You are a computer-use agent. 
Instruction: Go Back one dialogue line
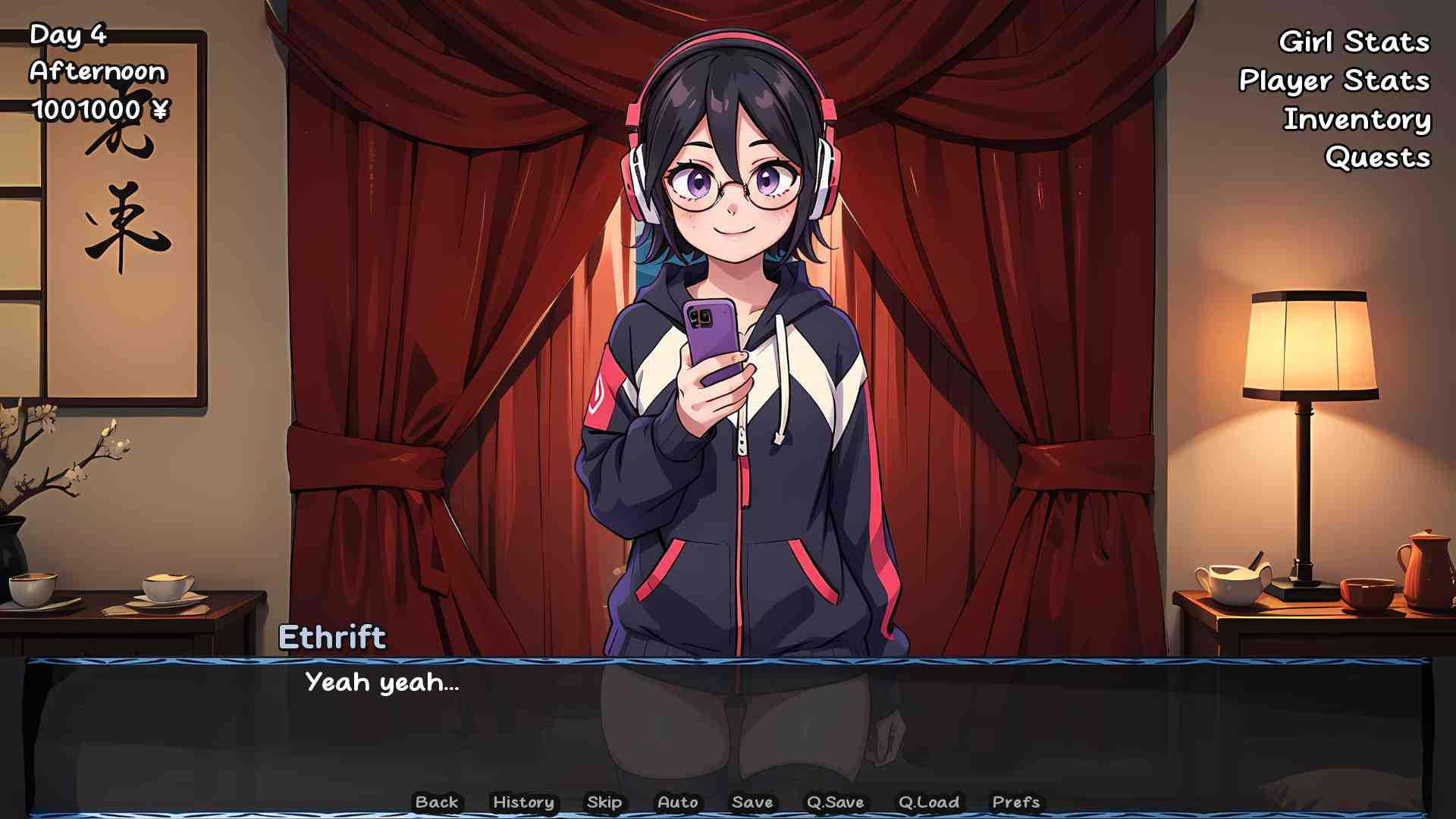[x=437, y=802]
